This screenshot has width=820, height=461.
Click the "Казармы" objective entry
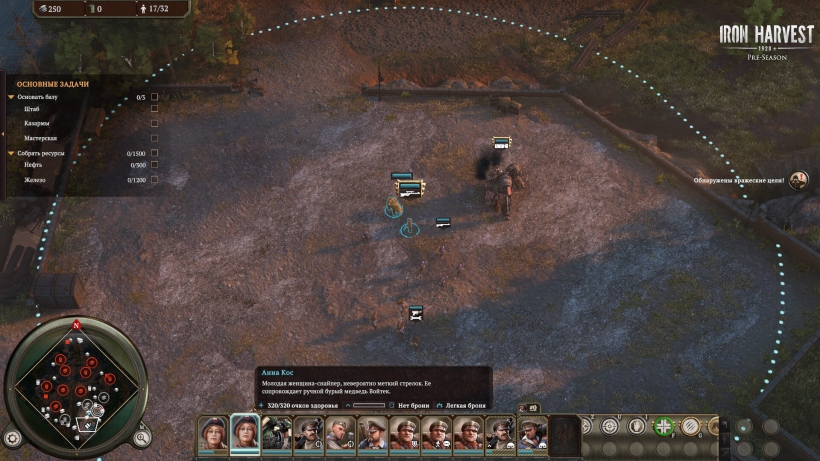pos(37,124)
